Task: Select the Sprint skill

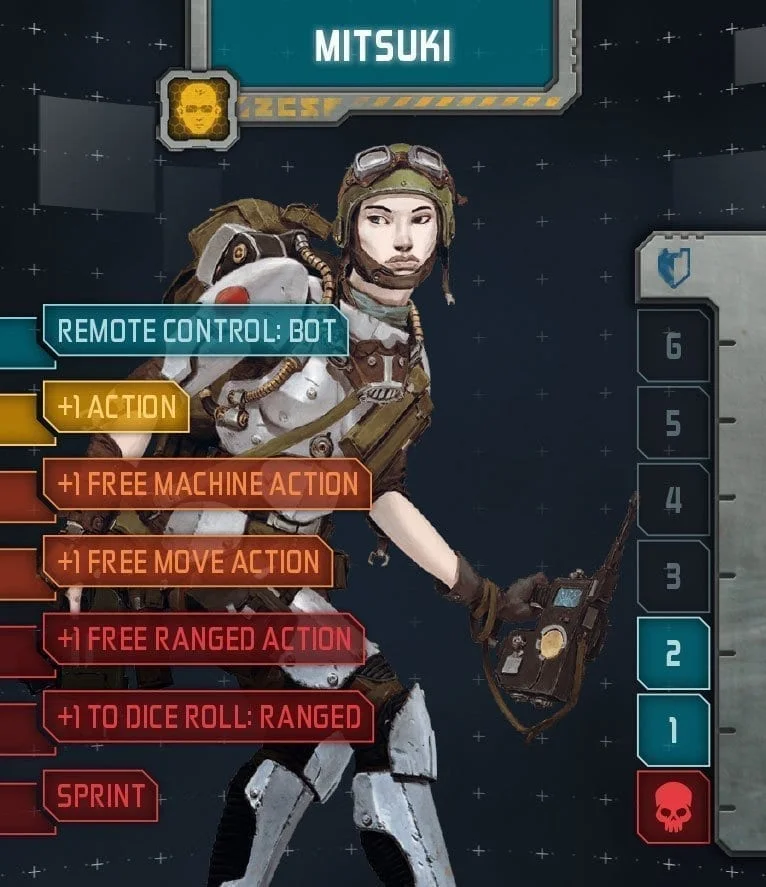Action: click(x=101, y=796)
